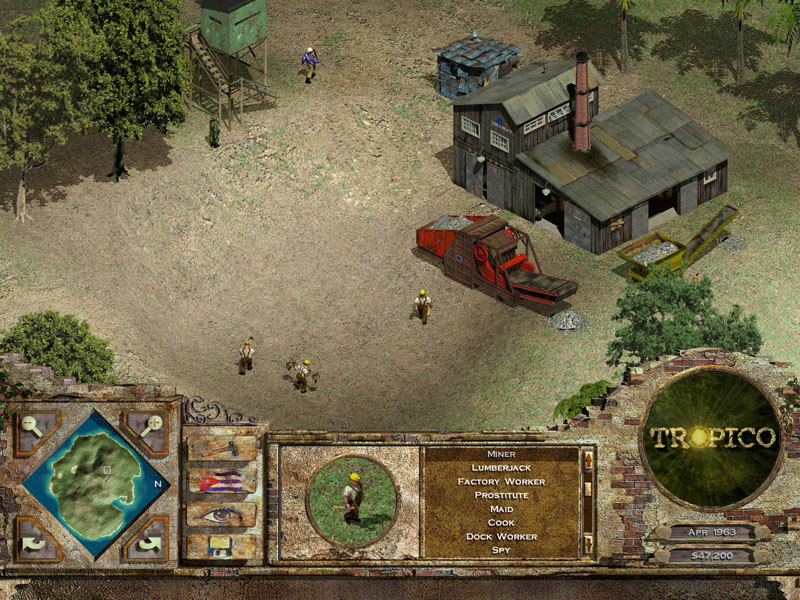This screenshot has width=800, height=600.
Task: Pick Factory Worker from the list
Action: (501, 481)
